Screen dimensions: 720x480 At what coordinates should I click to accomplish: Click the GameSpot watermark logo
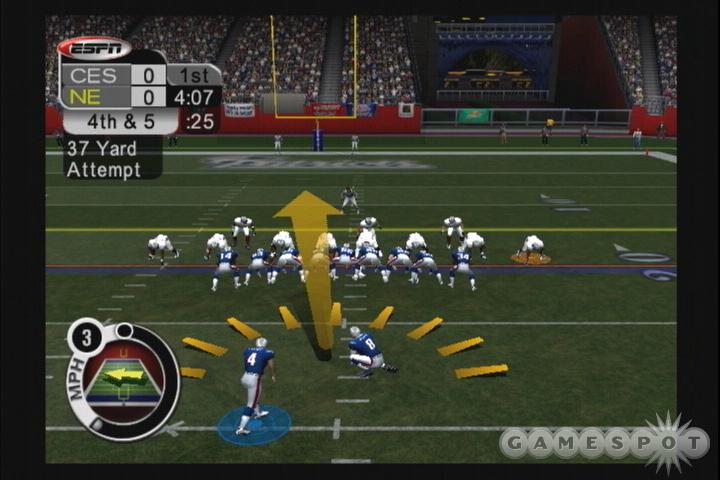coord(604,441)
